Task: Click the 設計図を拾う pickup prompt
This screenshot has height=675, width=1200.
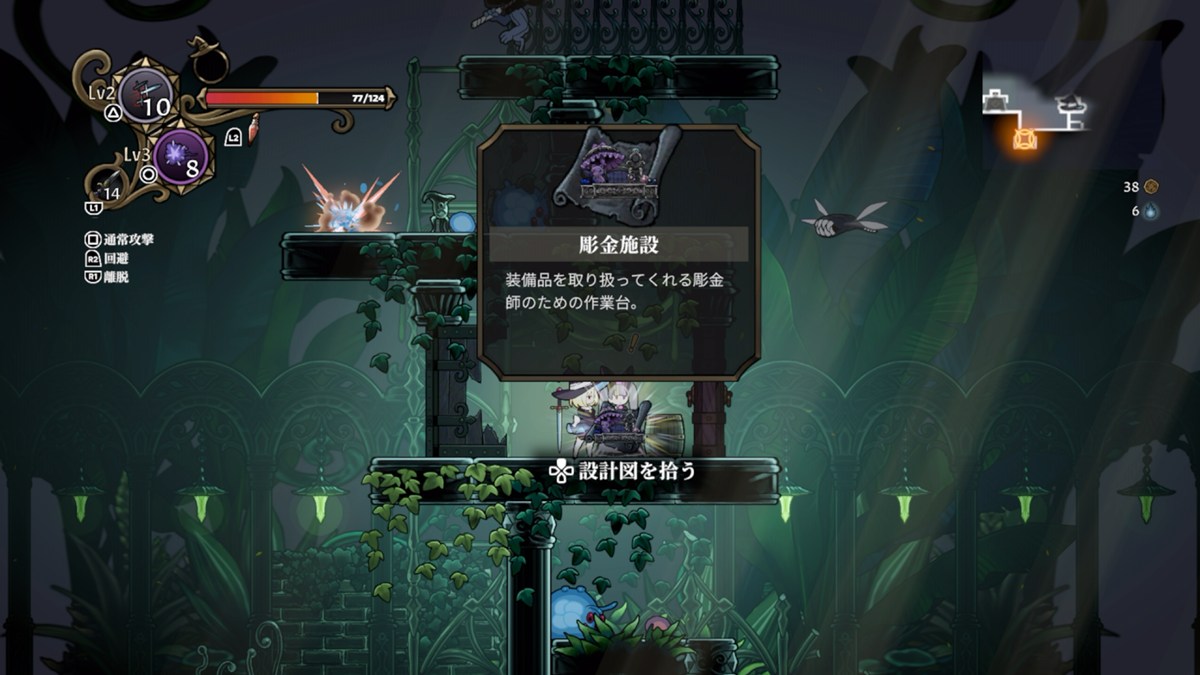Action: 622,471
